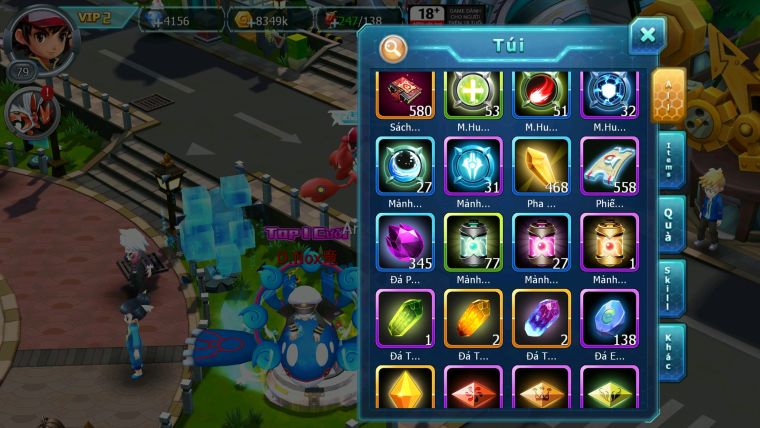The image size is (760, 428).
Task: Pick the Phiế ticket item with 558
Action: [x=609, y=166]
